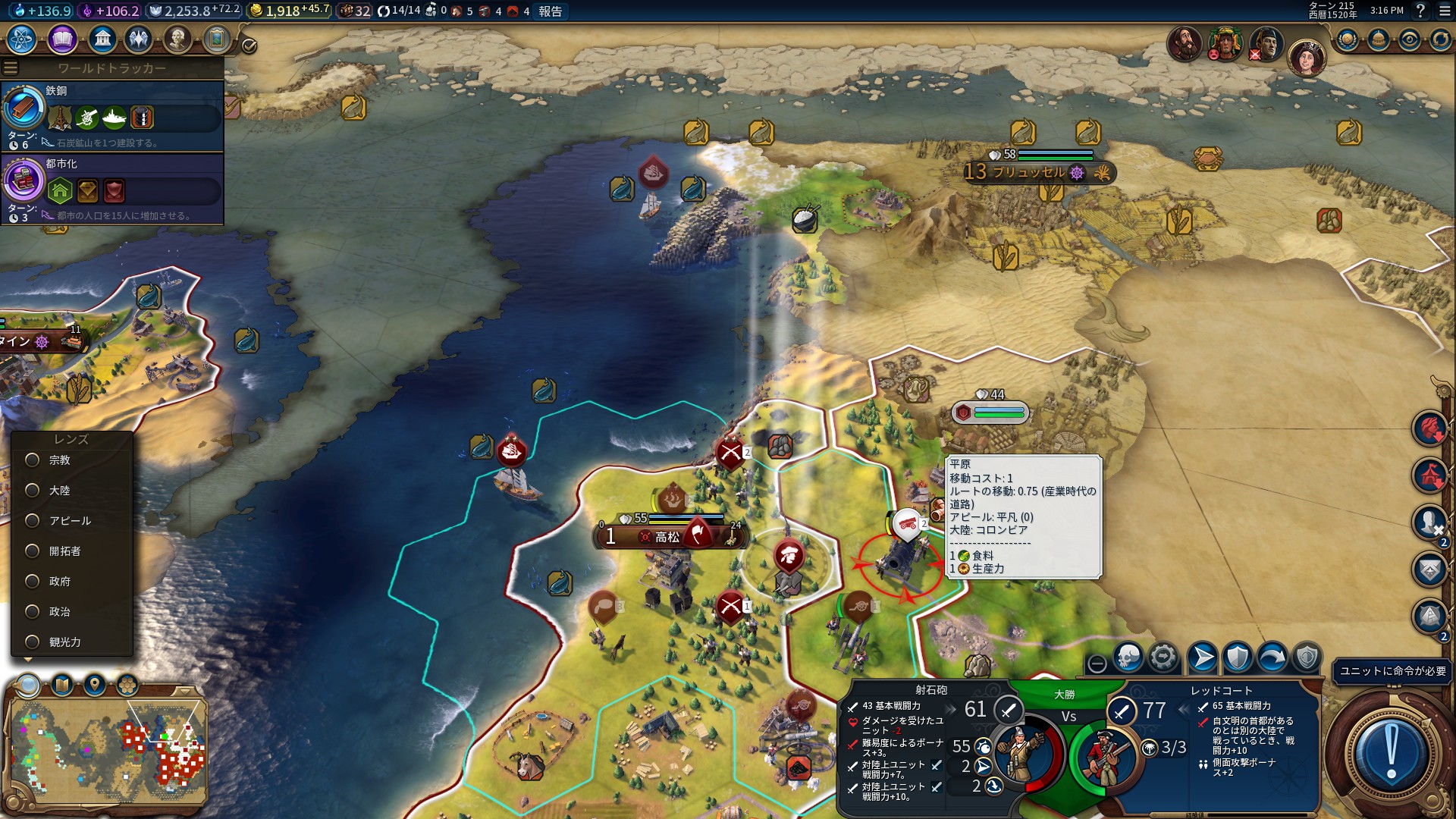This screenshot has height=819, width=1456.
Task: Open the Civilopedia question mark button
Action: (x=1421, y=11)
